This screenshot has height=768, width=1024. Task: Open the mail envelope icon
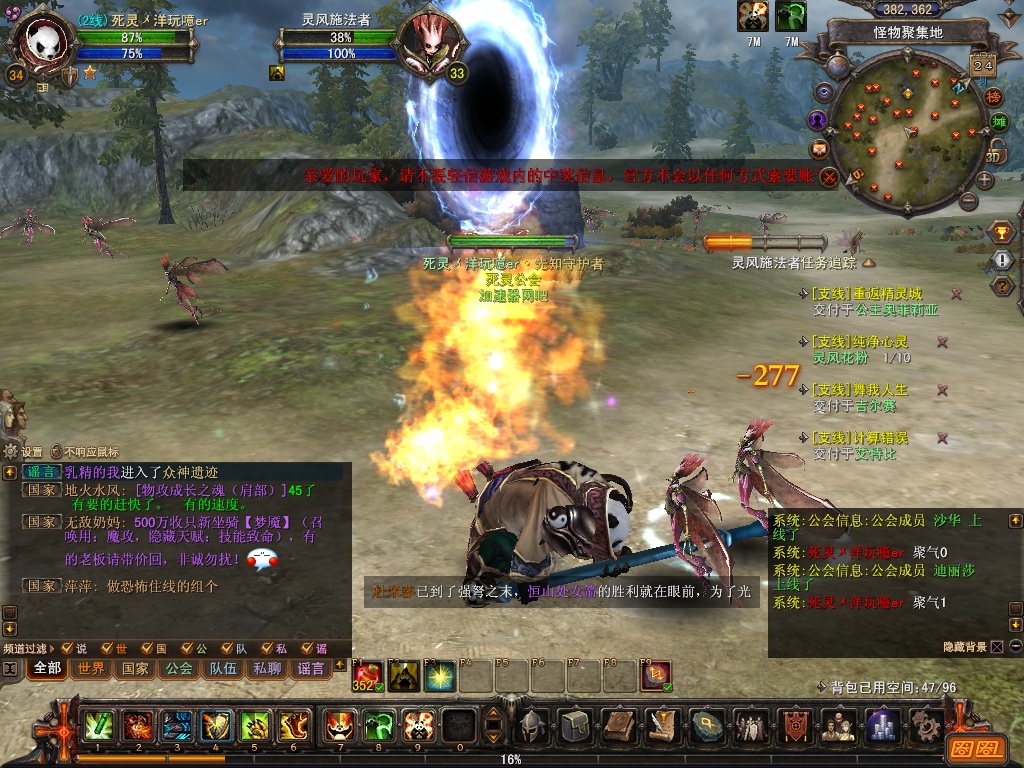click(x=820, y=149)
